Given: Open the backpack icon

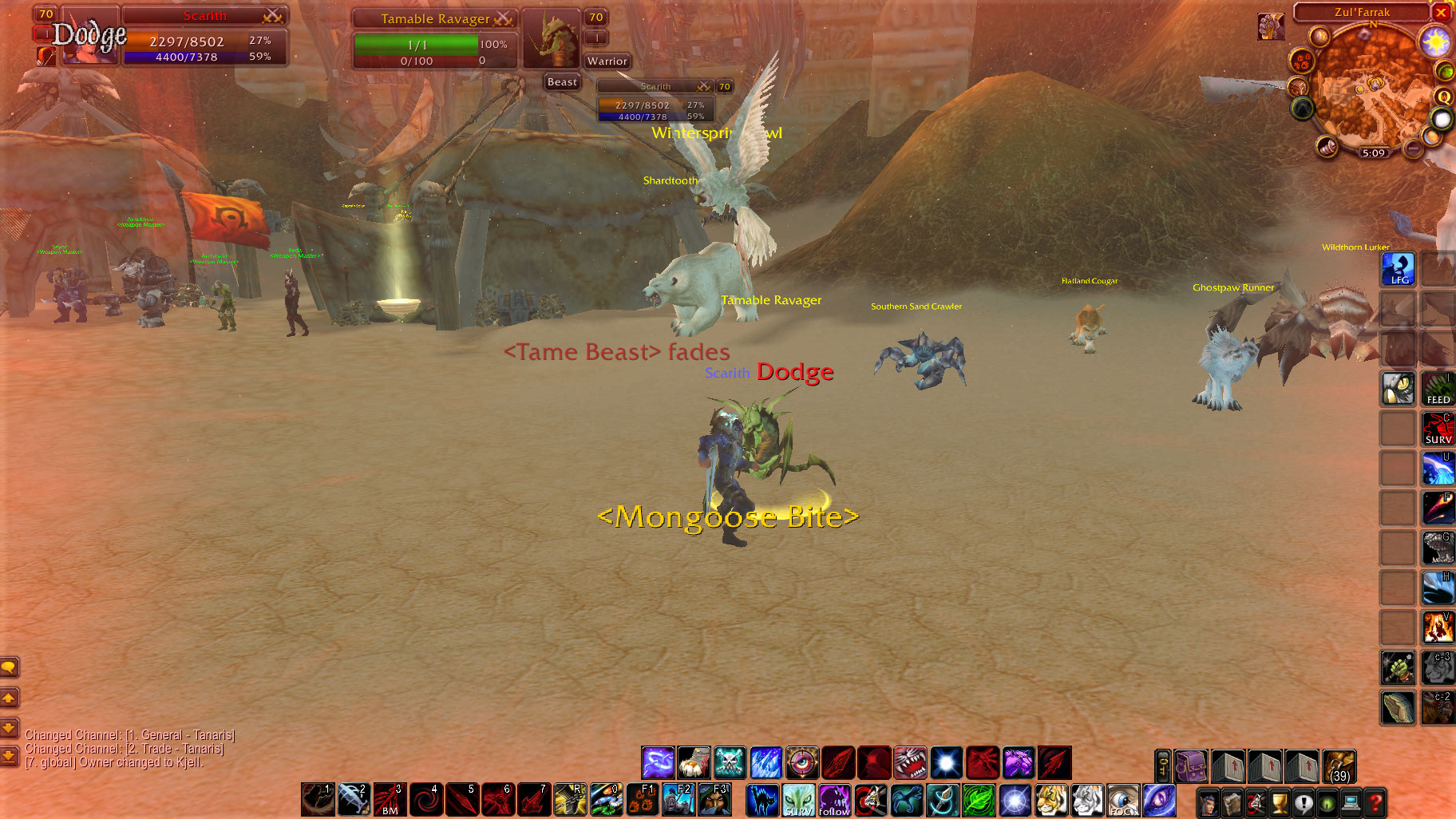Looking at the screenshot, I should pos(1191,766).
